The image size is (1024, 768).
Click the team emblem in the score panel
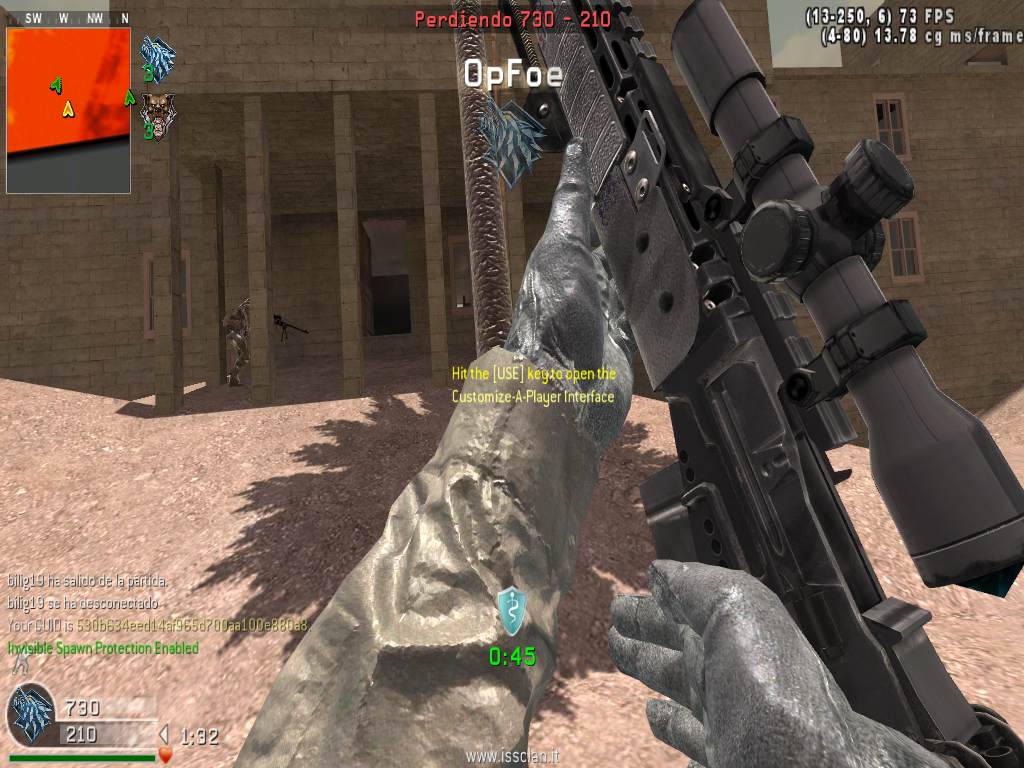tap(31, 716)
